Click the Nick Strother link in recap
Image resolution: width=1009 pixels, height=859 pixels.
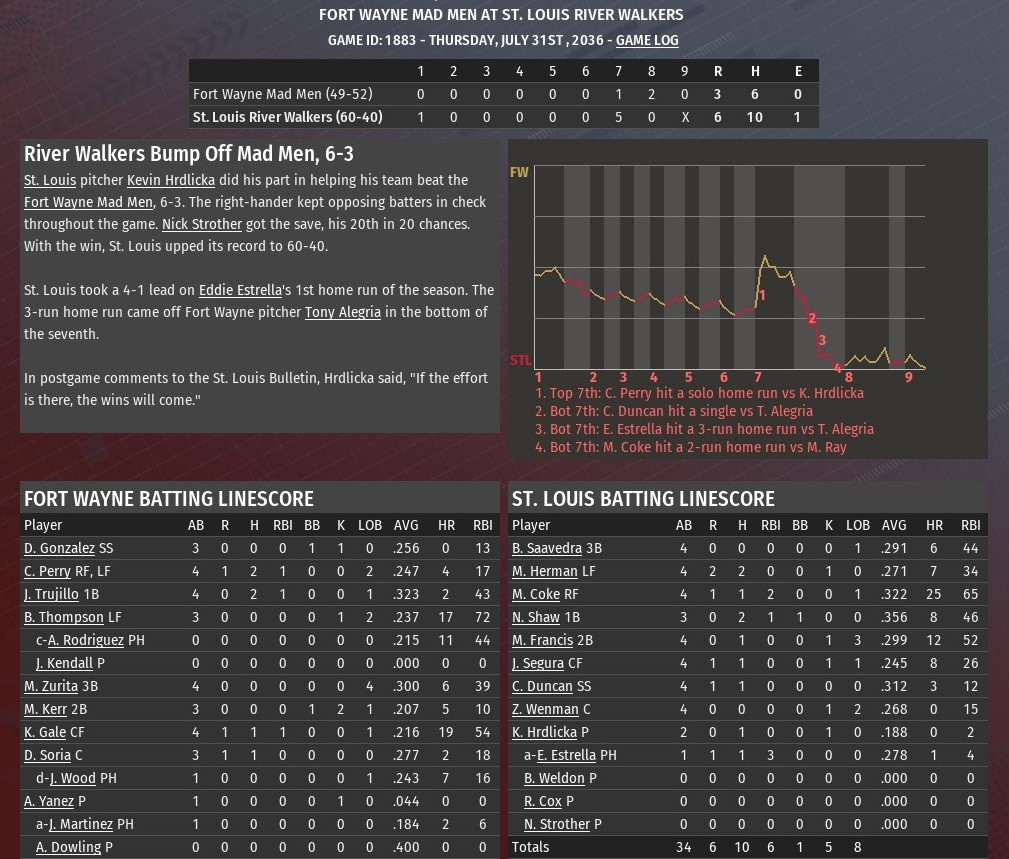201,224
